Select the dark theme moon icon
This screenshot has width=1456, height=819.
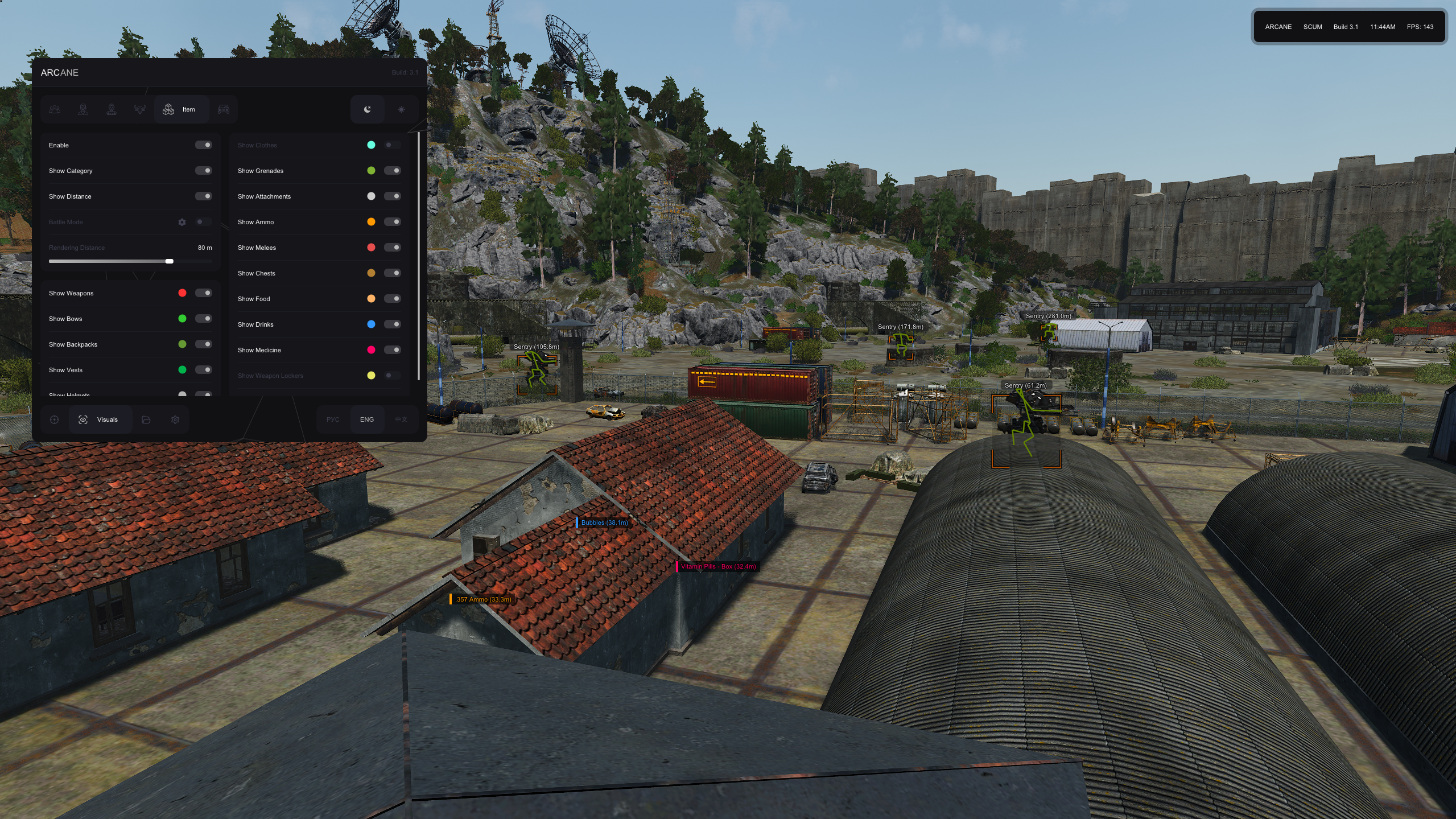tap(368, 109)
